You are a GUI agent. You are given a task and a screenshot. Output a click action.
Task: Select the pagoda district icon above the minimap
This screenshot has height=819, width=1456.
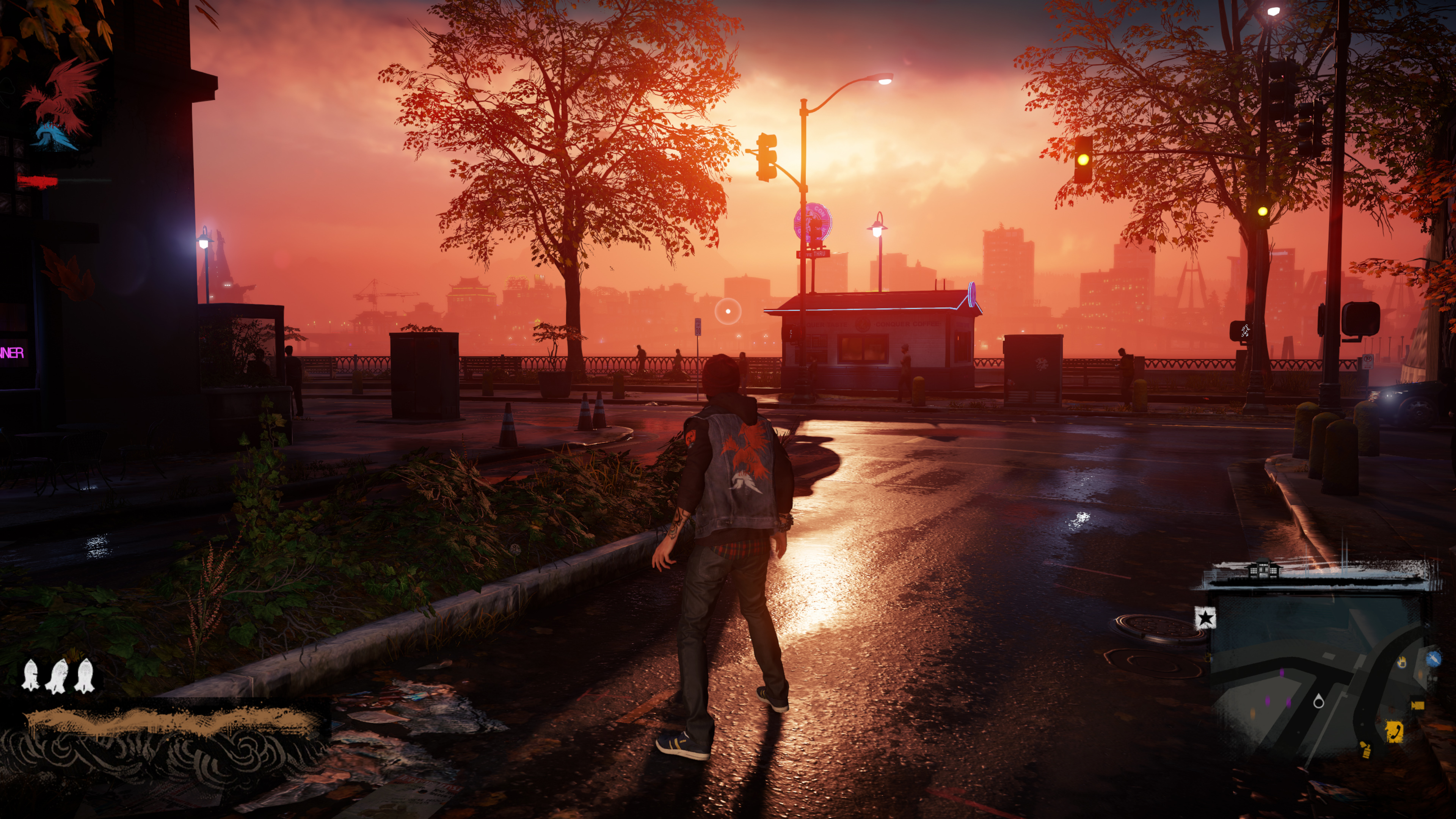pyautogui.click(x=1263, y=568)
